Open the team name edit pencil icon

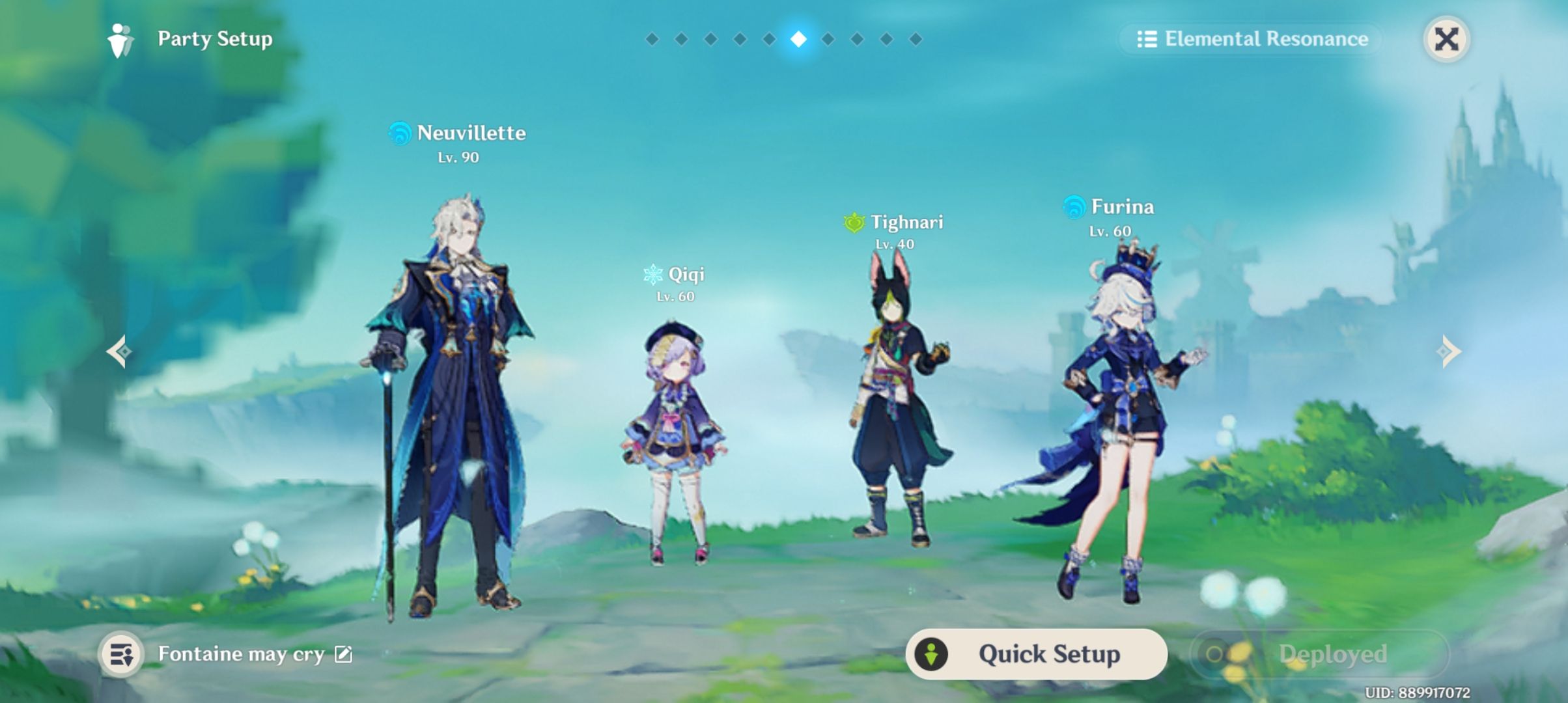[x=347, y=656]
